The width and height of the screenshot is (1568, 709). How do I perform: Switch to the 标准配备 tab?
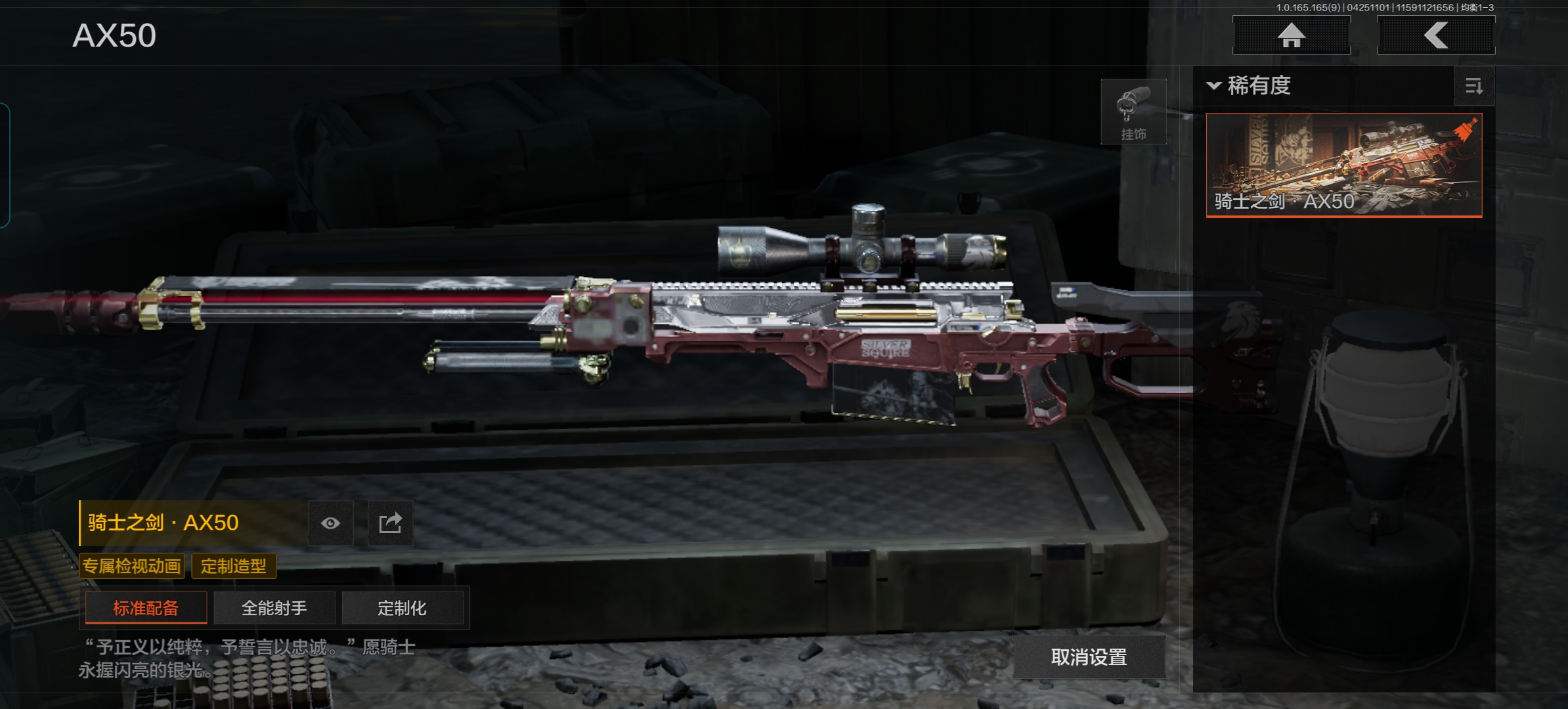146,608
